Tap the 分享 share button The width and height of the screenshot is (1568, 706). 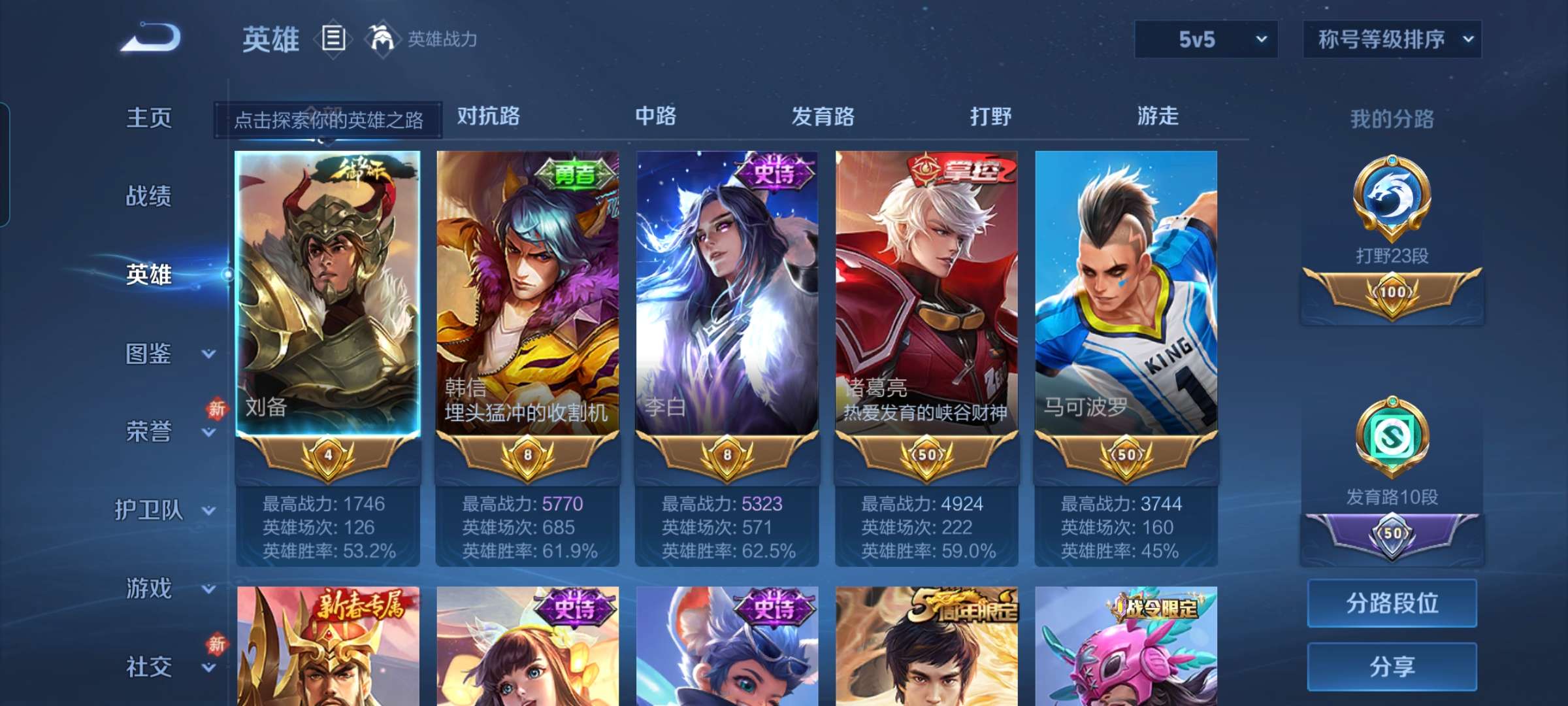click(1392, 667)
